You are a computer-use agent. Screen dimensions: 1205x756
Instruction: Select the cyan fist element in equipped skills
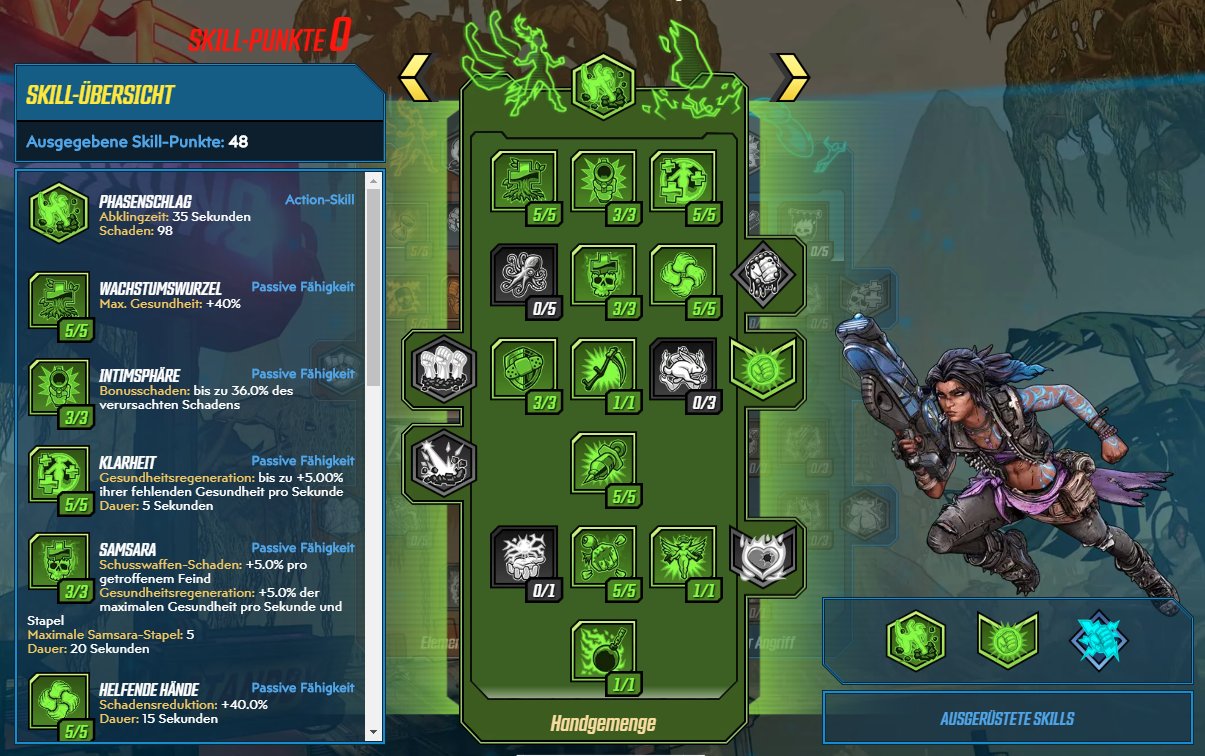coord(1098,641)
